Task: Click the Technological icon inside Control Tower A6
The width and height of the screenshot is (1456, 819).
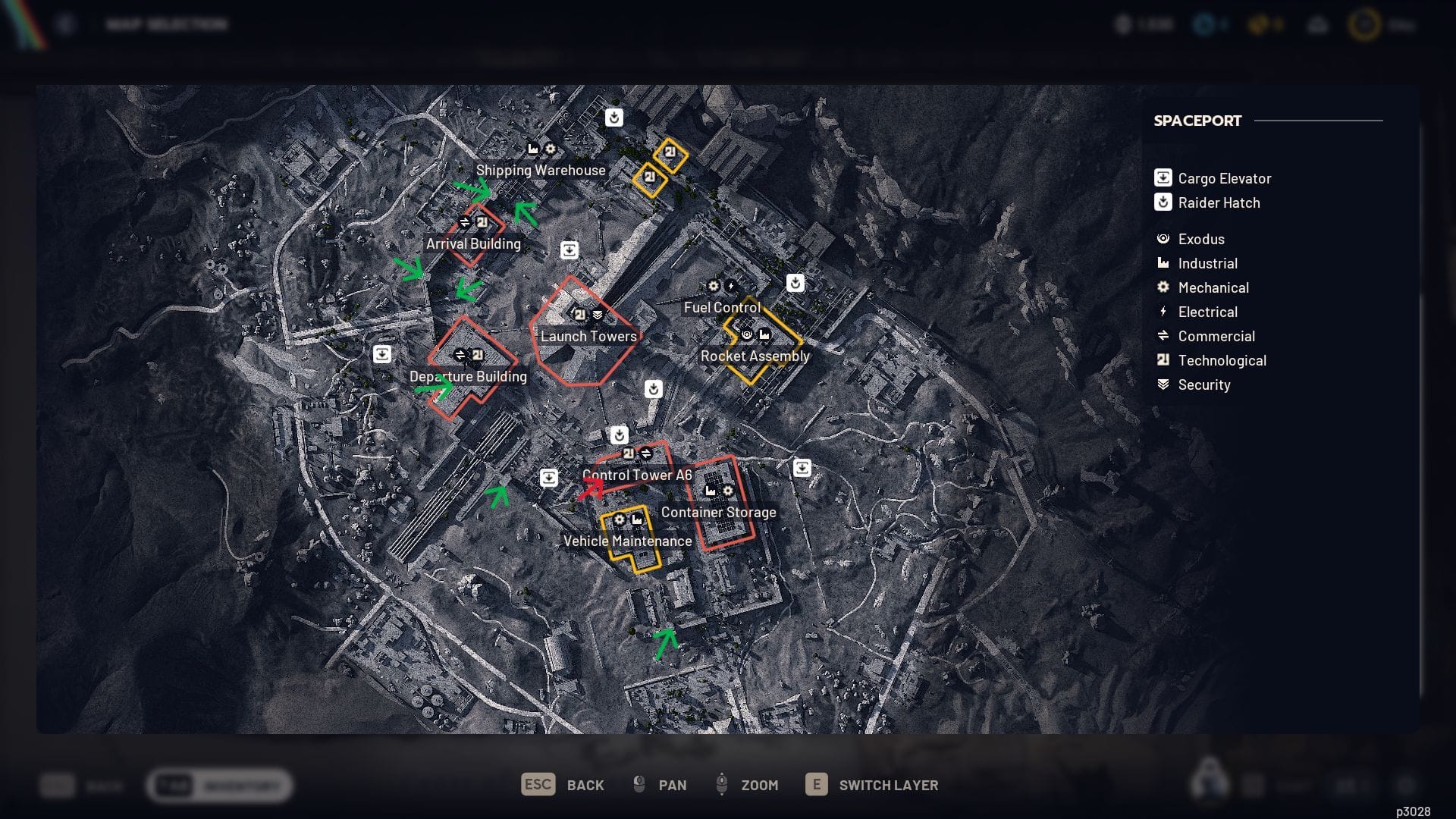Action: tap(628, 452)
